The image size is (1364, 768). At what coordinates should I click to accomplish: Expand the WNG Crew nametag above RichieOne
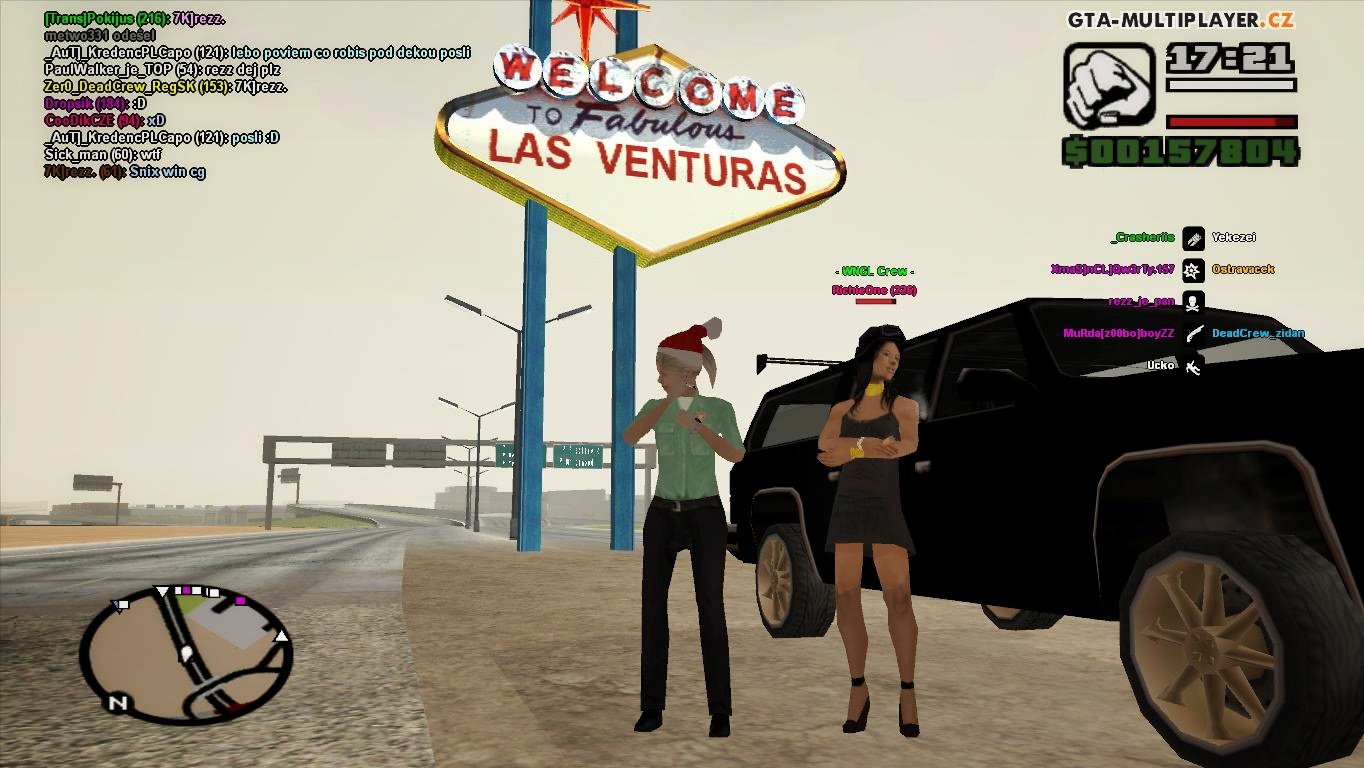point(874,270)
